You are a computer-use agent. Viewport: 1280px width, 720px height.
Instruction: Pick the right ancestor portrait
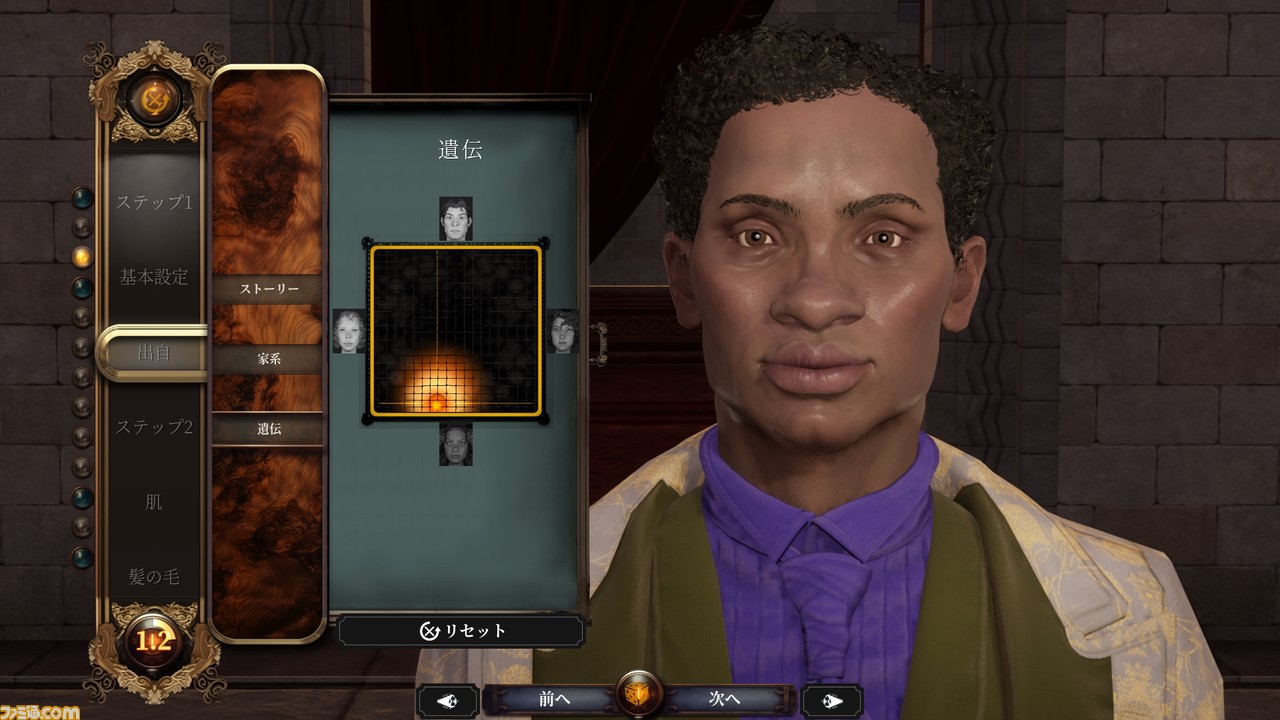(x=563, y=331)
